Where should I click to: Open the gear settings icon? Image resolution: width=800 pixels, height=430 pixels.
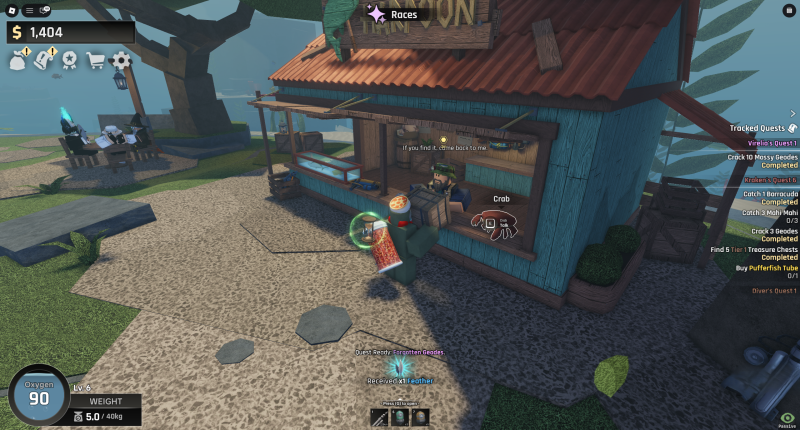pos(121,60)
